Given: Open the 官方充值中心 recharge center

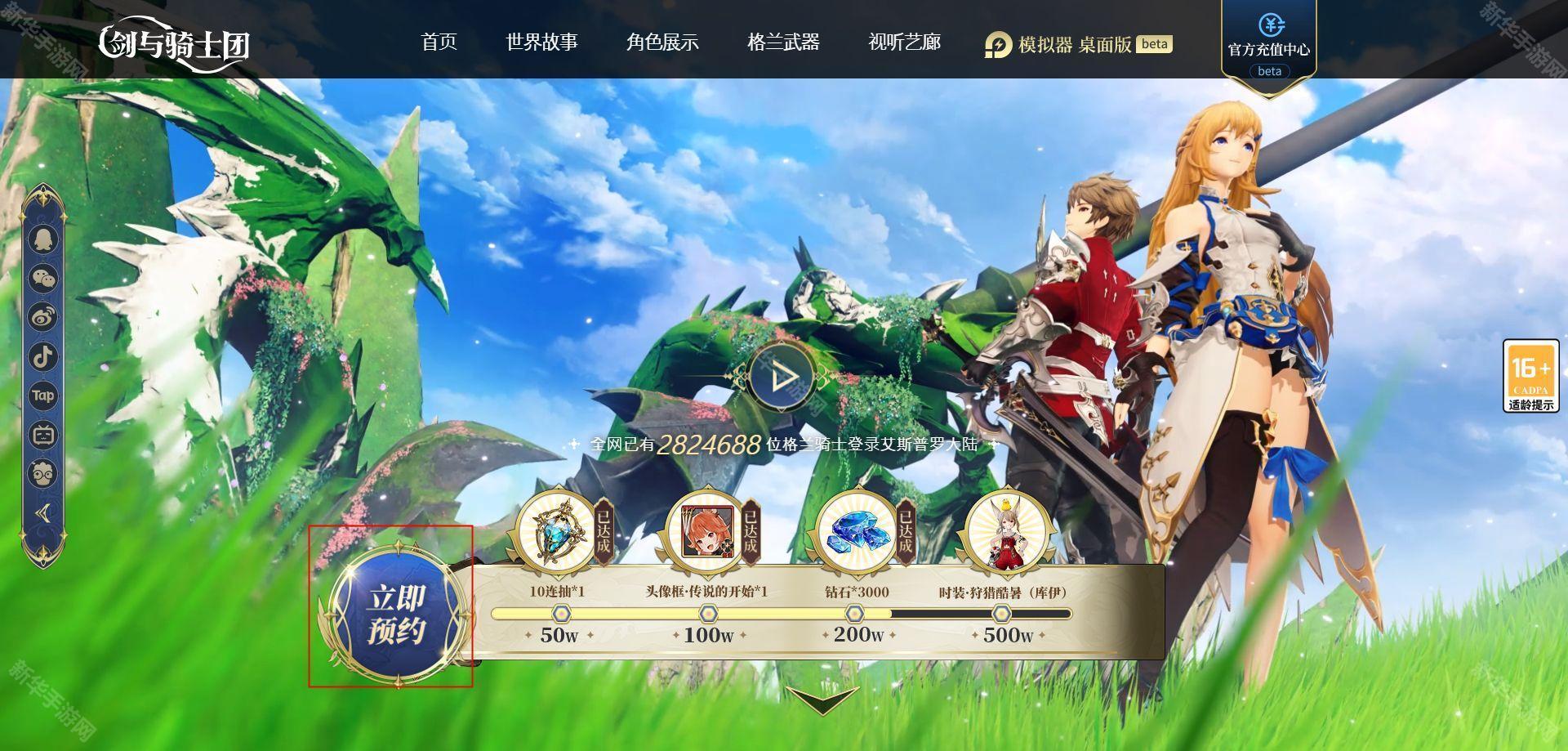Looking at the screenshot, I should coord(1268,46).
